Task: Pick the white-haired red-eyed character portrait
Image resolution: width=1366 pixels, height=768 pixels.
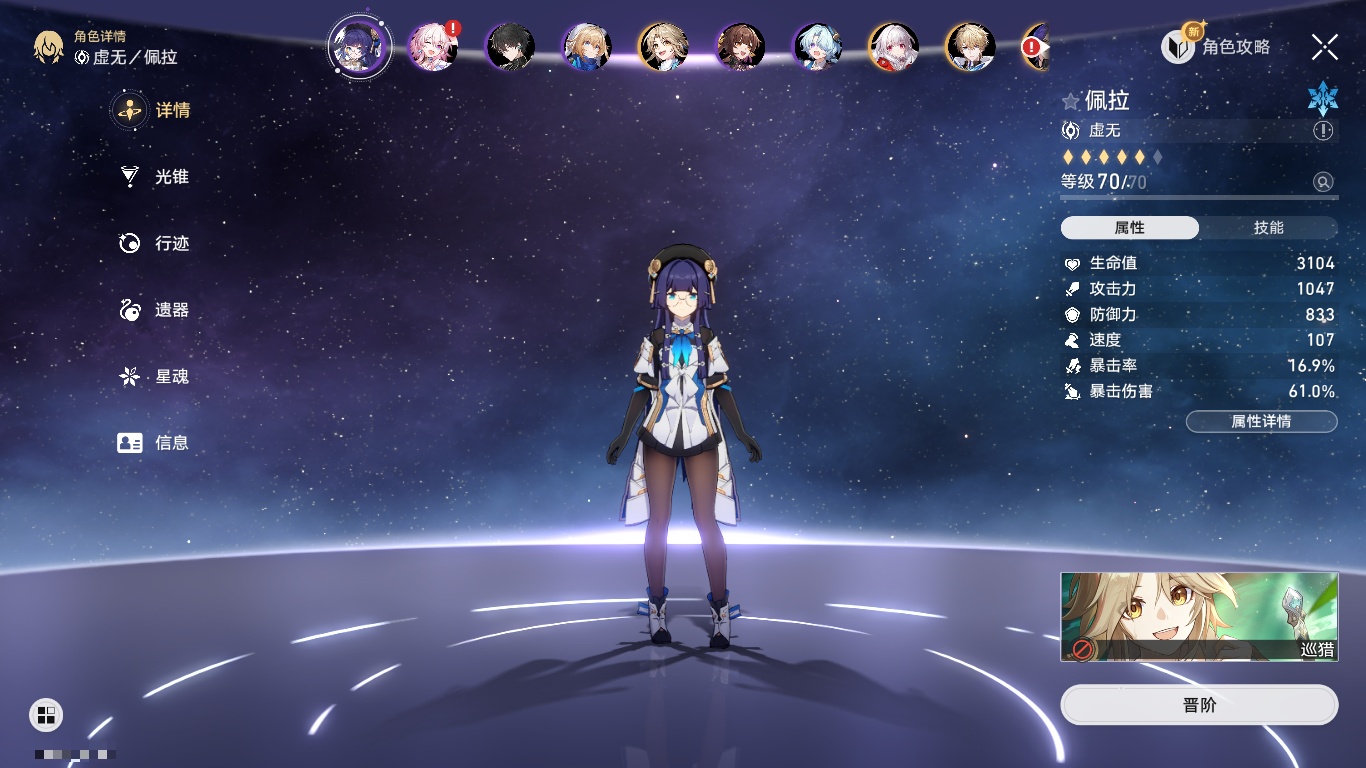Action: [x=893, y=46]
